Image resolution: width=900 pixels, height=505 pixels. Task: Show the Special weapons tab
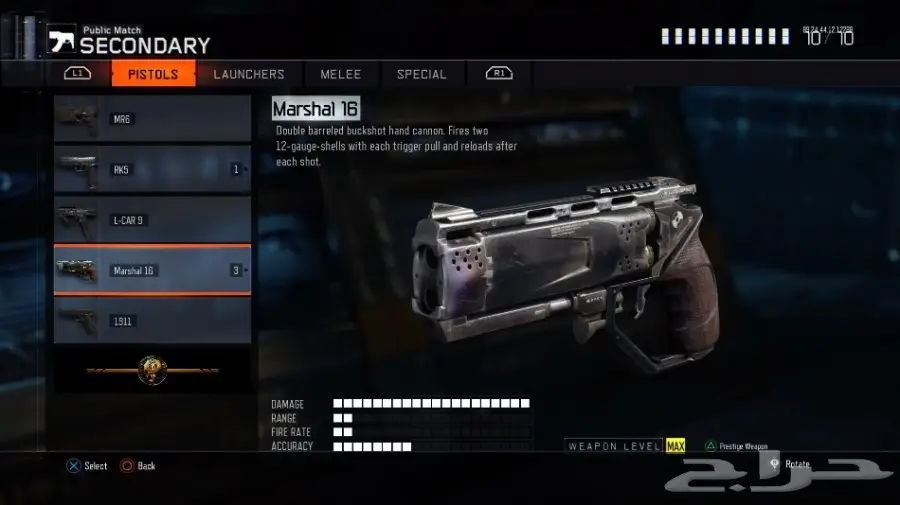click(421, 74)
